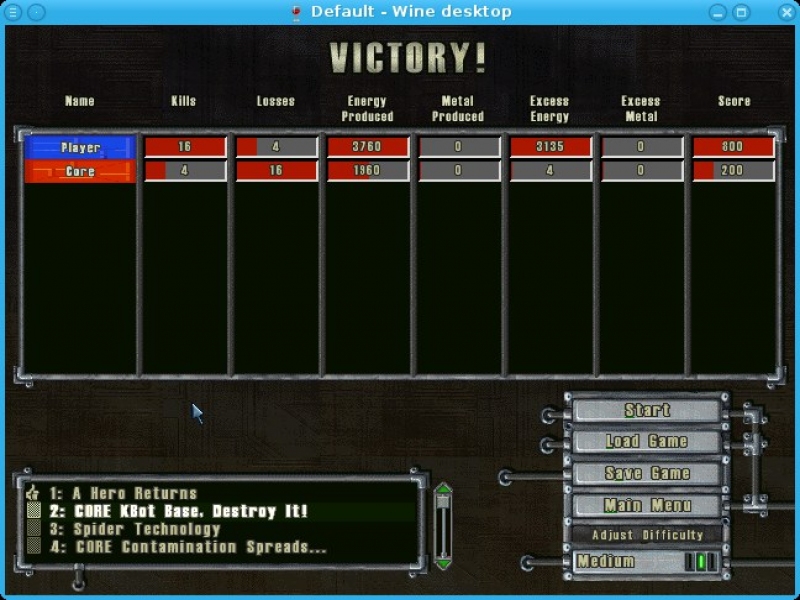Viewport: 800px width, 600px height.
Task: Minimize the Wine desktop window
Action: pyautogui.click(x=718, y=12)
